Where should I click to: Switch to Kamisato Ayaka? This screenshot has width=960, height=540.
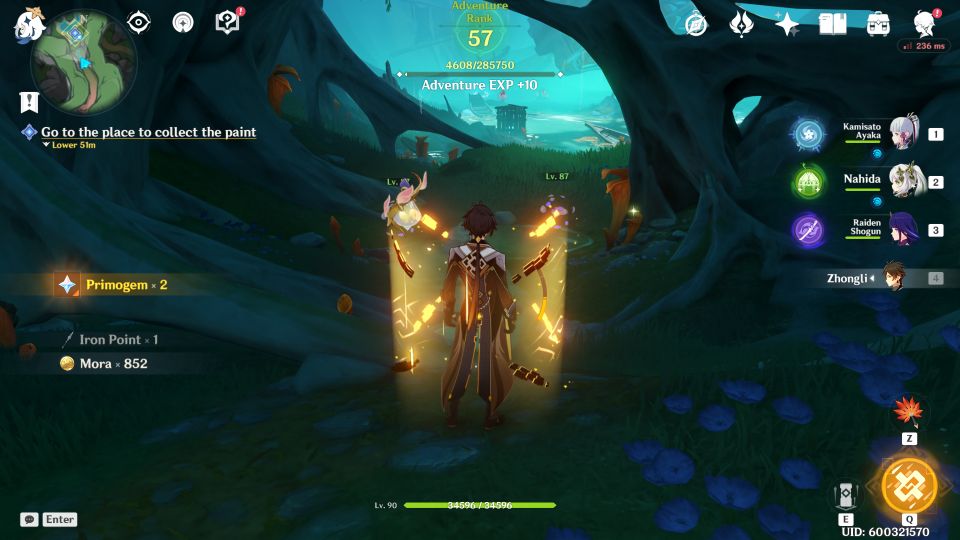coord(903,134)
